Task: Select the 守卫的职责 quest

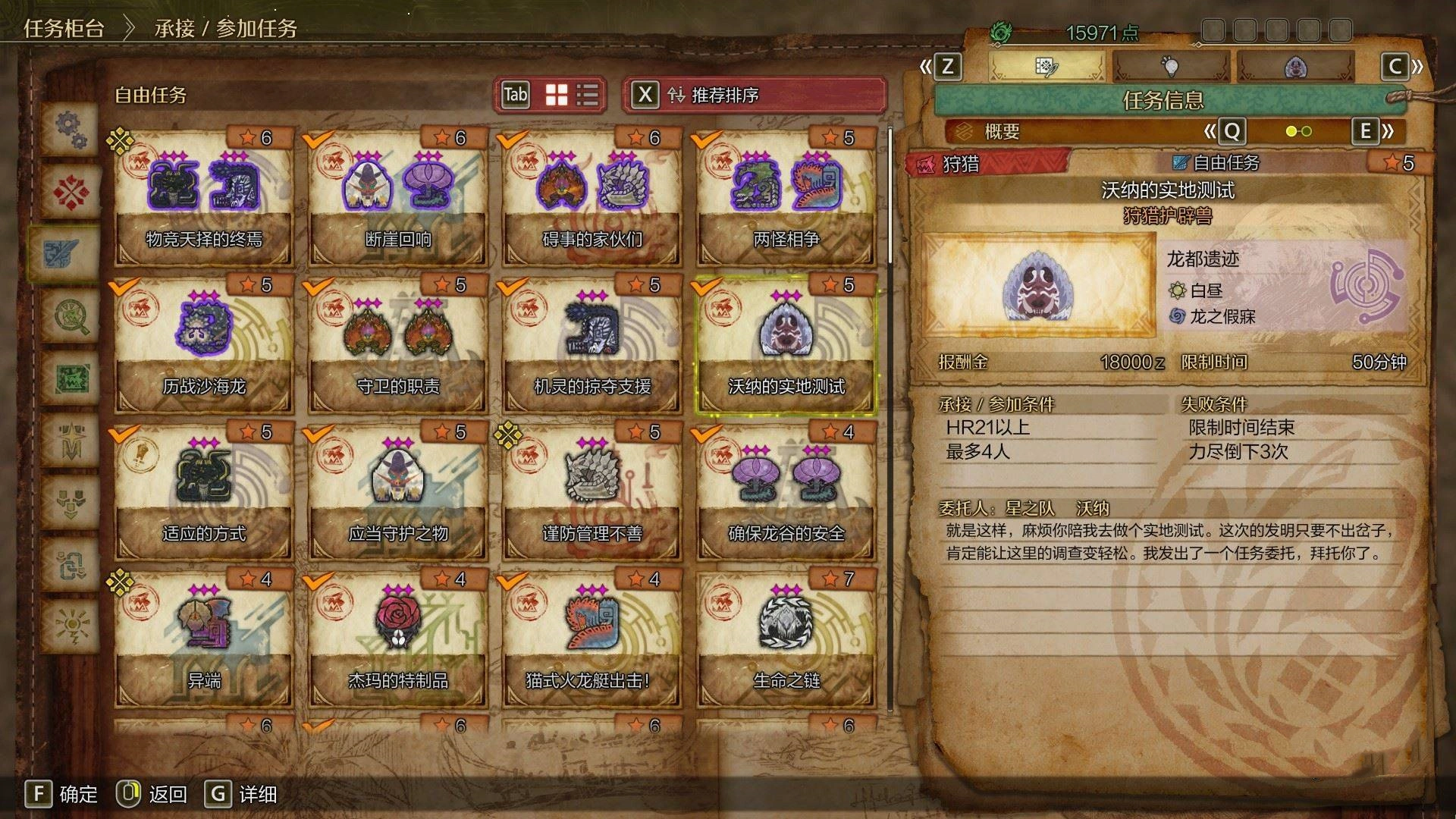Action: [397, 346]
